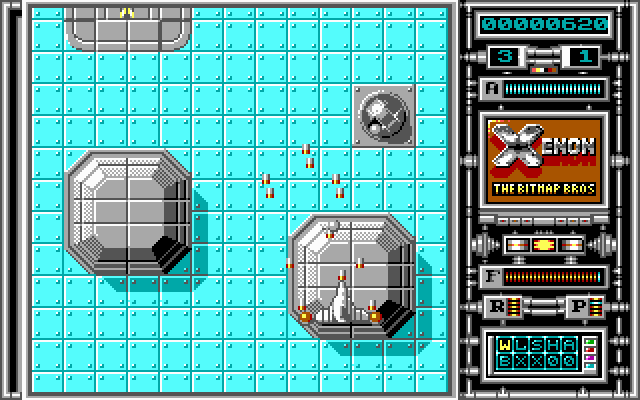Click the WLSHA power-up status grid
The width and height of the screenshot is (640, 400).
534,352
